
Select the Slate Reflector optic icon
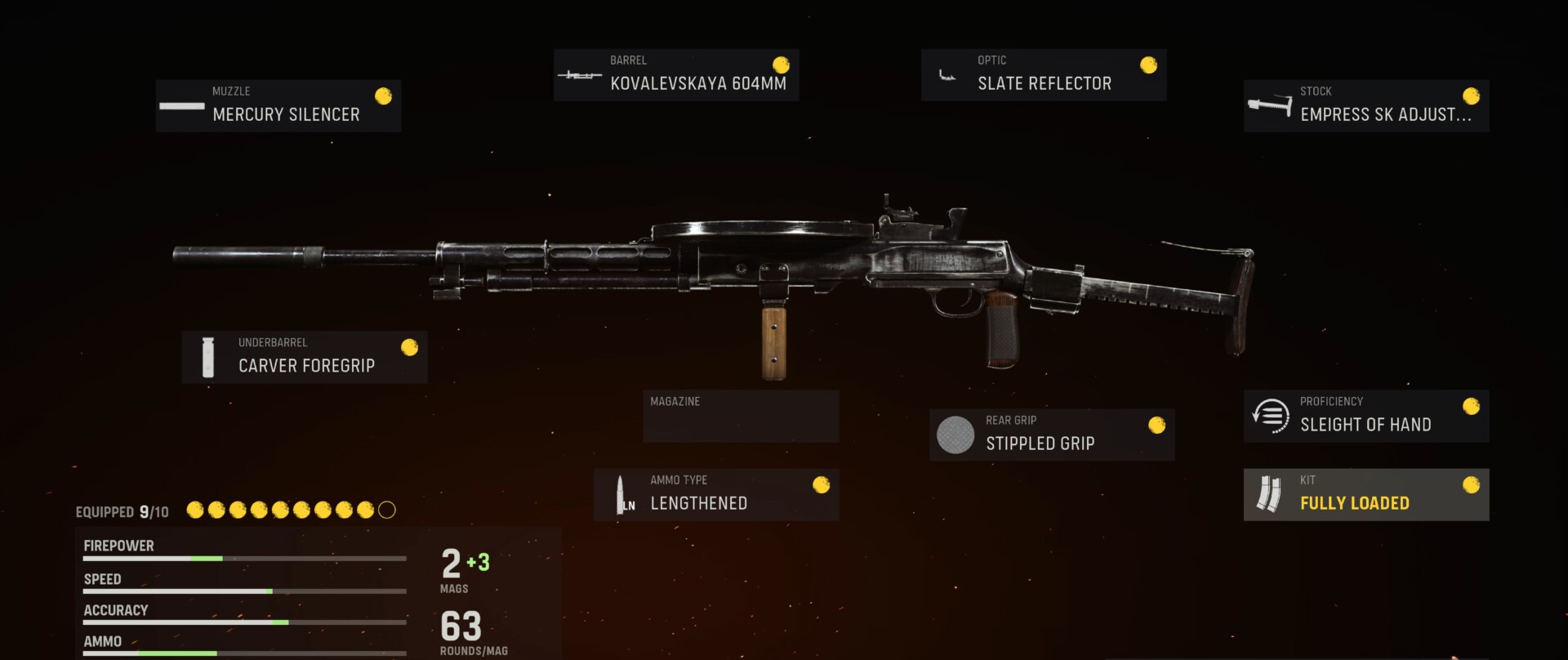click(949, 74)
